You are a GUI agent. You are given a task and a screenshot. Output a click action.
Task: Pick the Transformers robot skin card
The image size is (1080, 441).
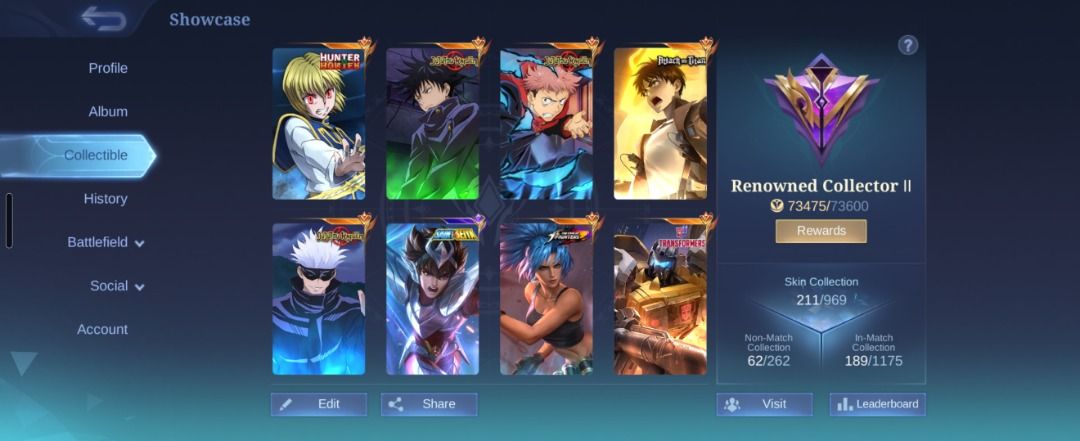tap(660, 298)
